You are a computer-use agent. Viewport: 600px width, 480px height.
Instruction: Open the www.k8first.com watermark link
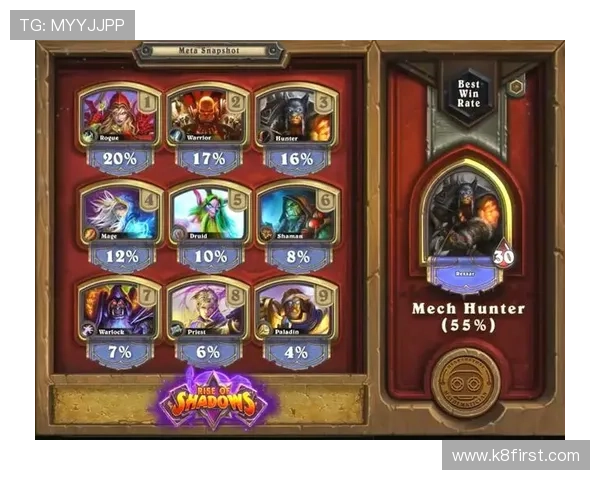515,456
